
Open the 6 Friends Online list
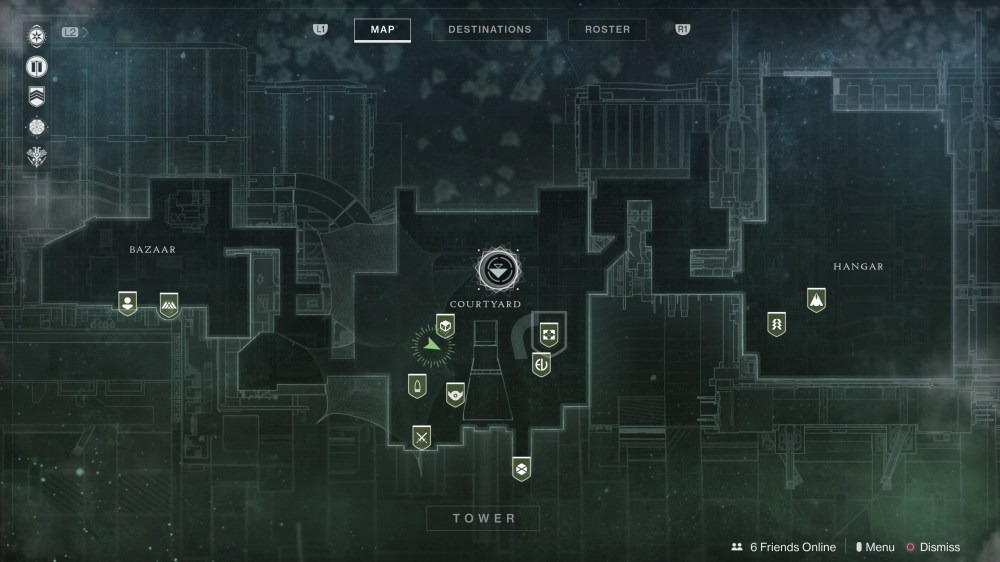[x=783, y=547]
